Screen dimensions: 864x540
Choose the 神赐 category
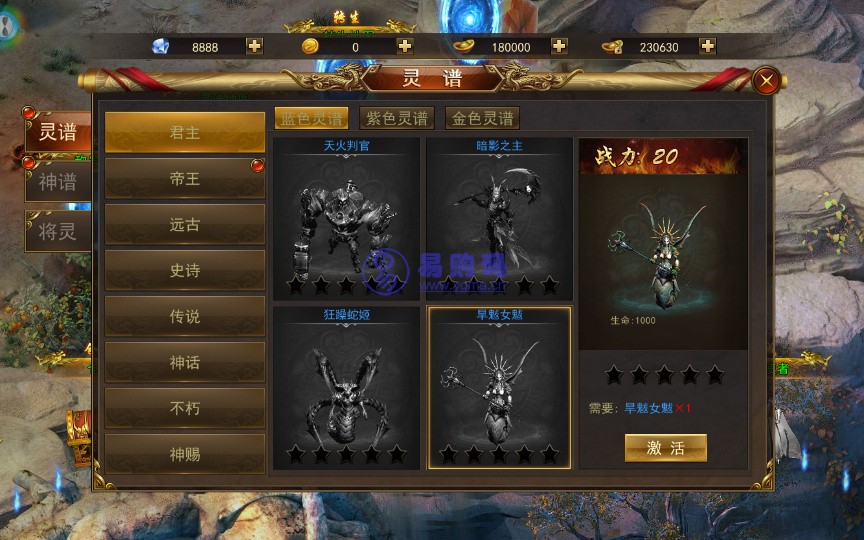[x=185, y=454]
